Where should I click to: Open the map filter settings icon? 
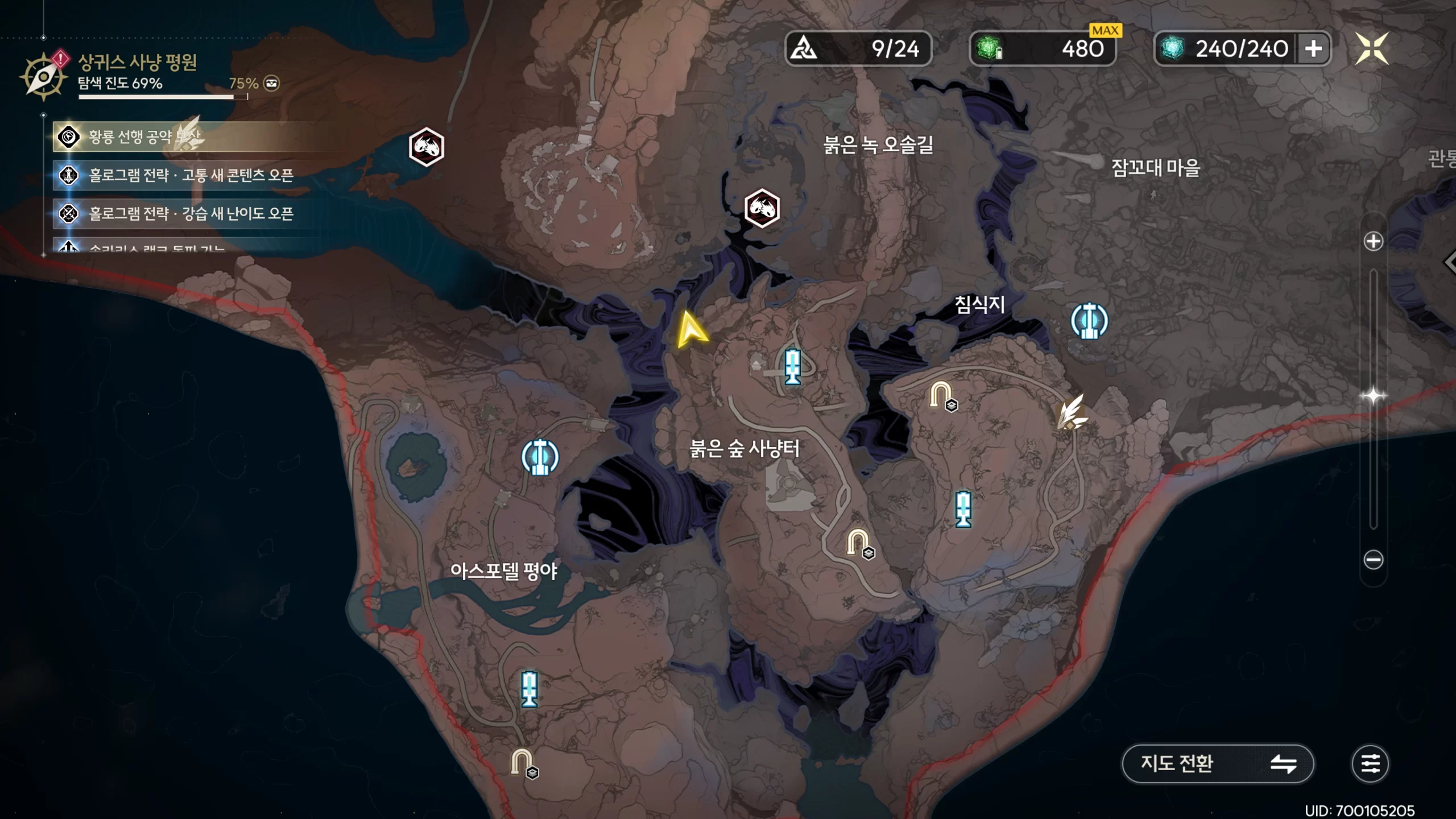[x=1370, y=763]
